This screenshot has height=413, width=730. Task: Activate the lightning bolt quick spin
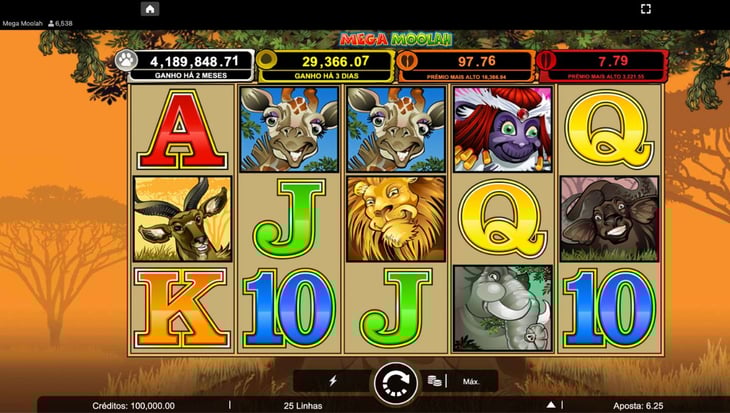point(333,381)
